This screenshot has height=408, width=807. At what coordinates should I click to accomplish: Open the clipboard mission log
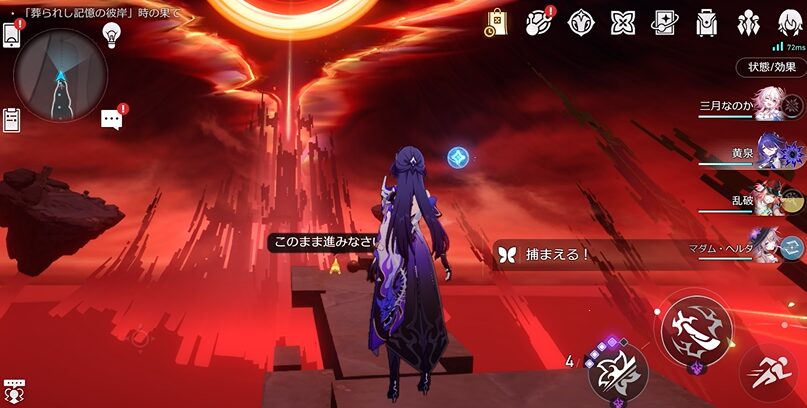point(12,120)
